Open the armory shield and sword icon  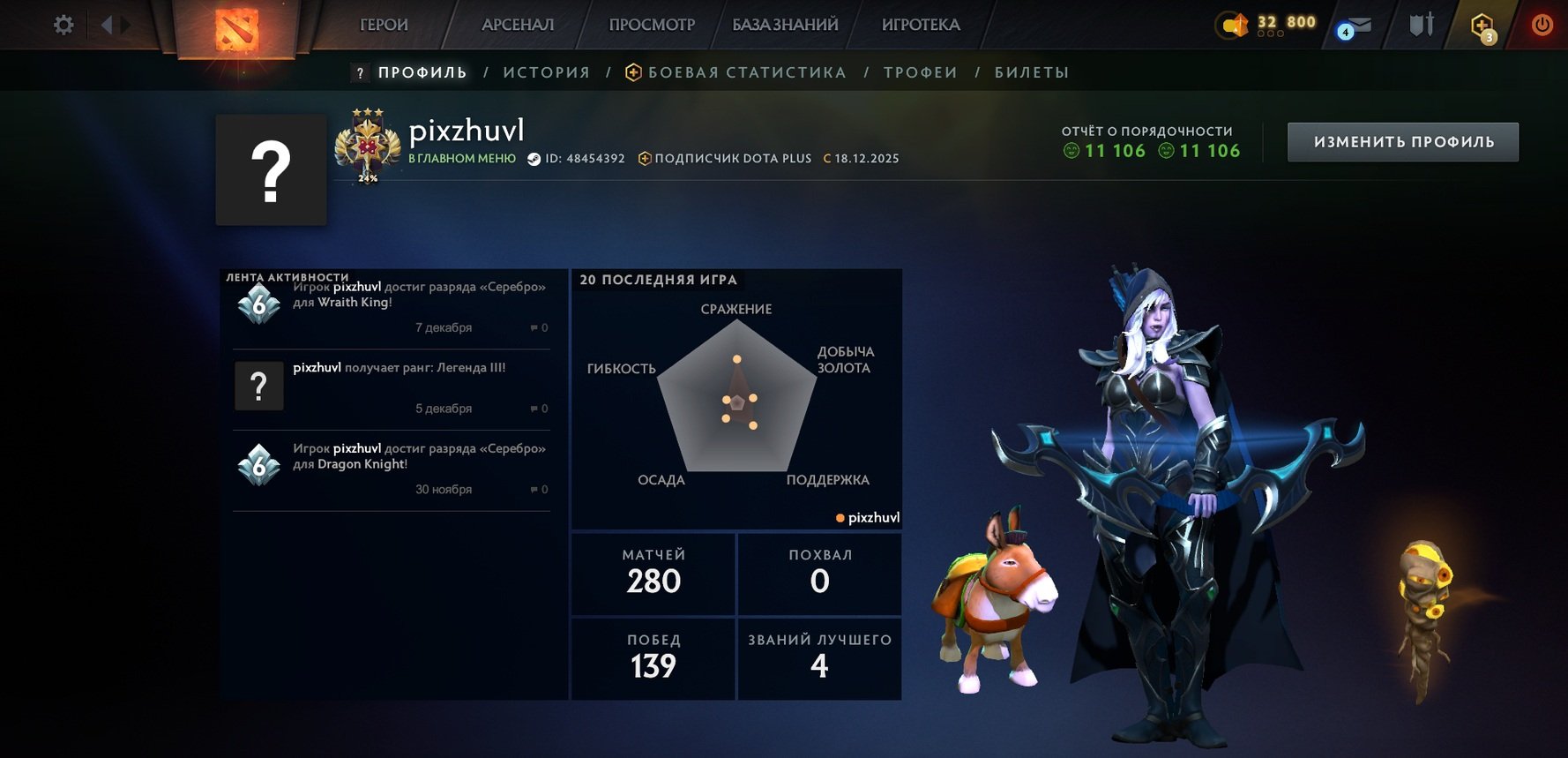(x=1420, y=24)
